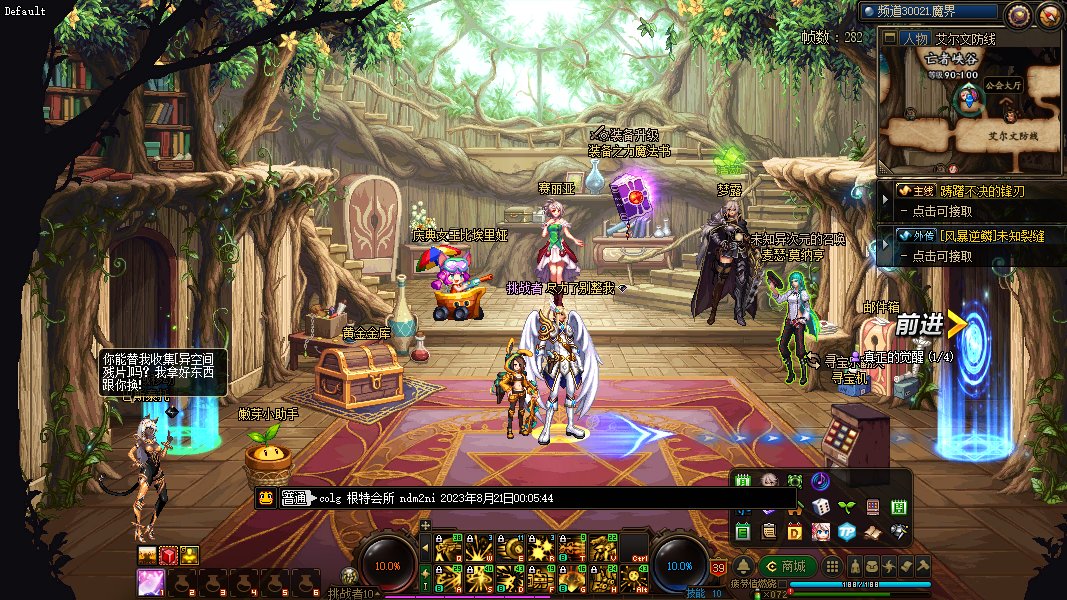Use the glowing pink item in quickslot 1
The image size is (1067, 600).
click(150, 581)
